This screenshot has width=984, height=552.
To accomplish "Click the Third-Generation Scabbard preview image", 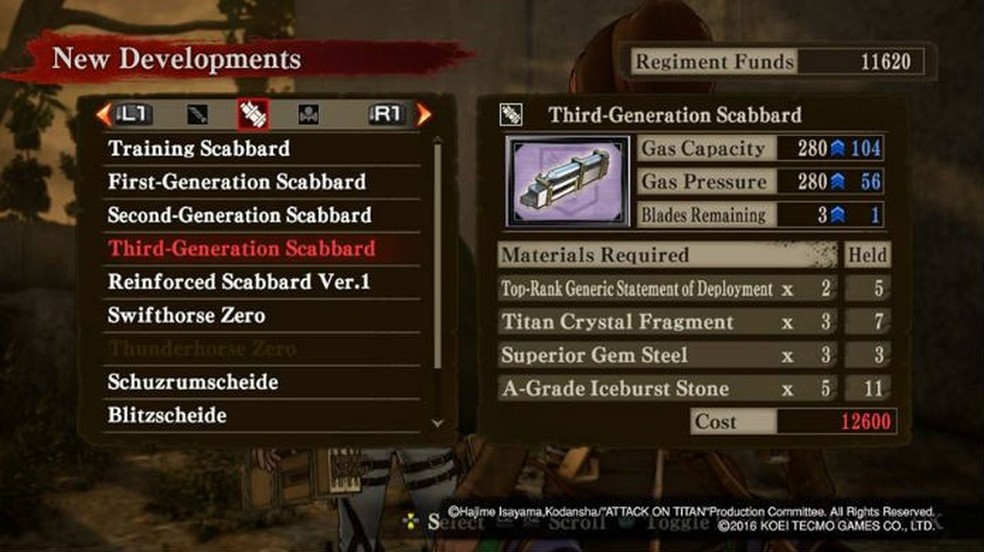I will pyautogui.click(x=567, y=182).
